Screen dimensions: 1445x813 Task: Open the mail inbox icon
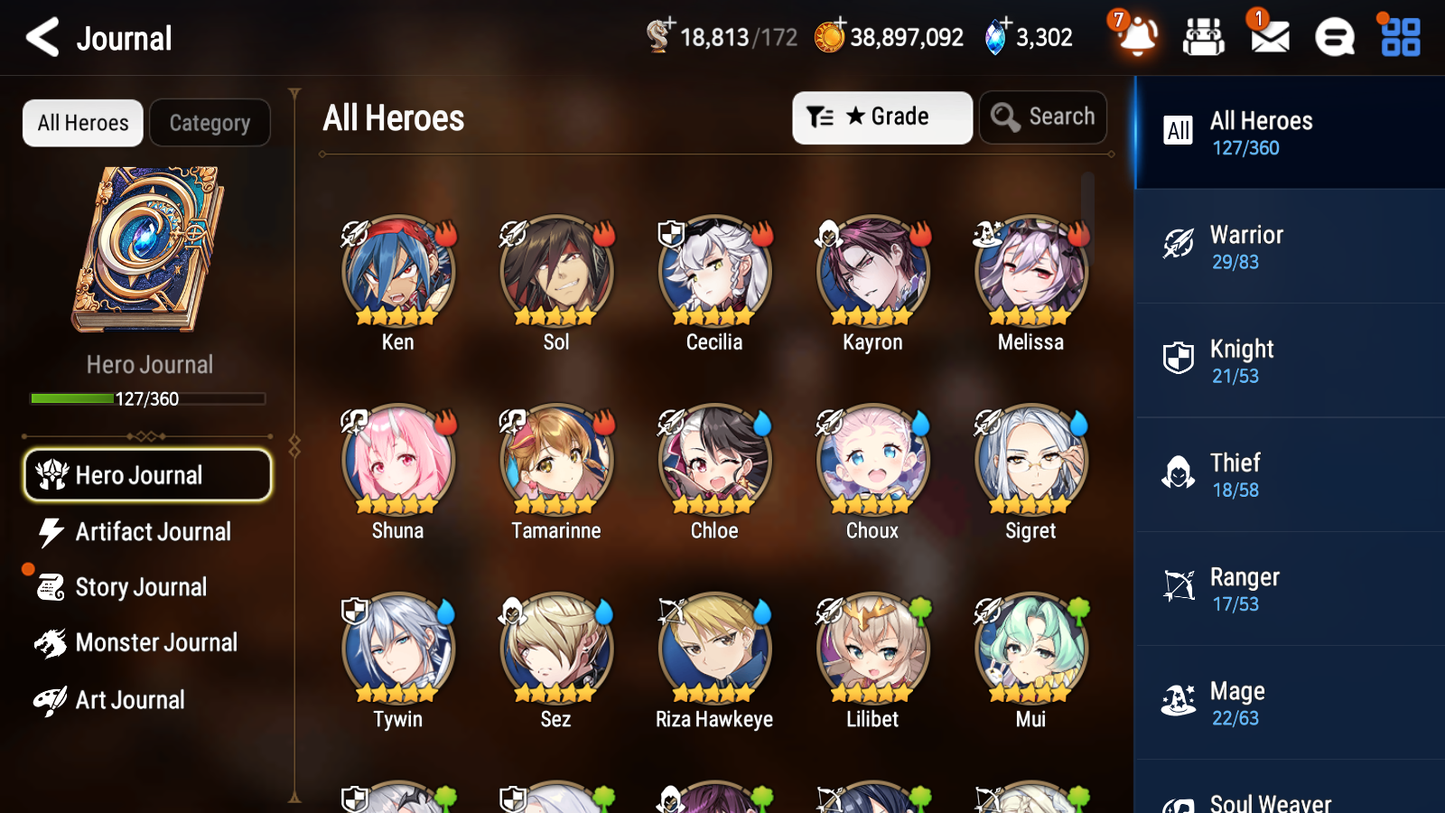click(1268, 36)
